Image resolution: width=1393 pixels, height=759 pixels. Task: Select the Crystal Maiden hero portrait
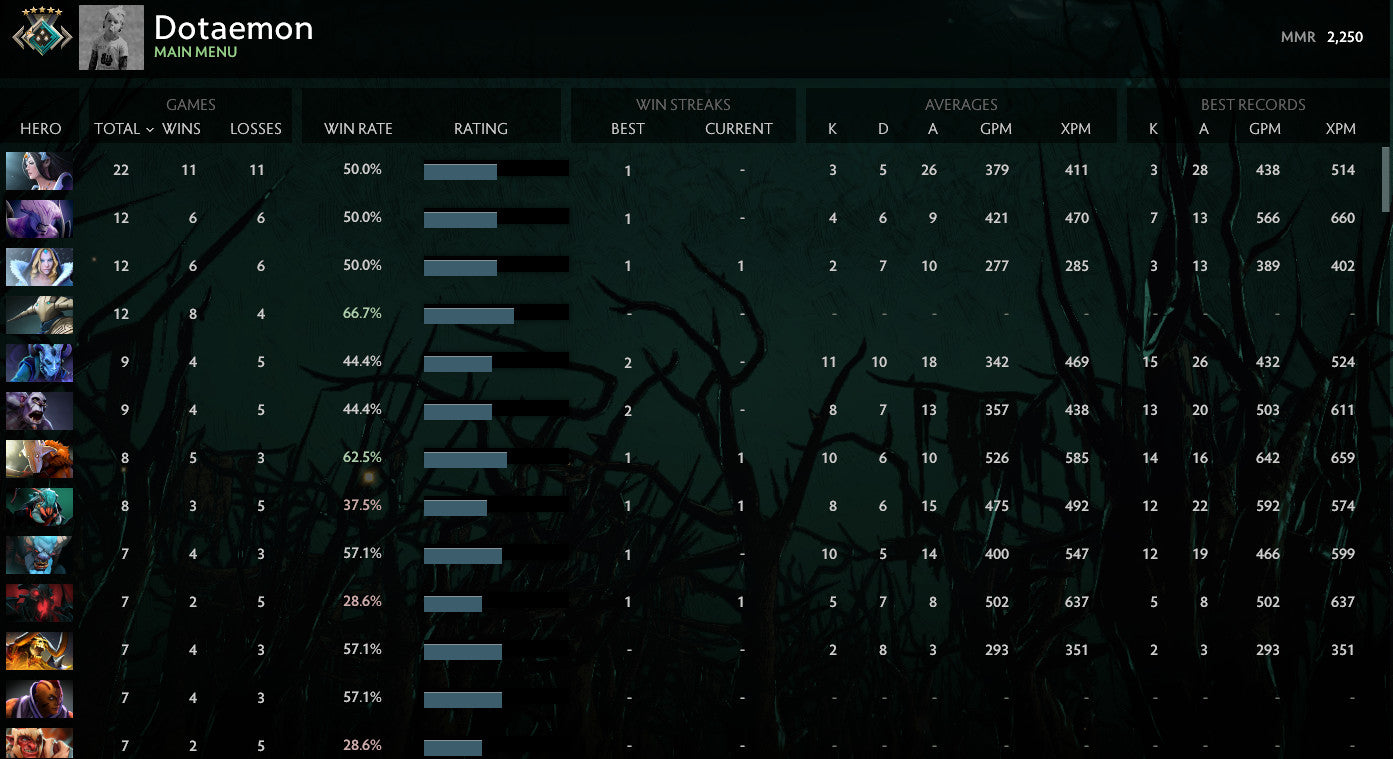(x=39, y=266)
